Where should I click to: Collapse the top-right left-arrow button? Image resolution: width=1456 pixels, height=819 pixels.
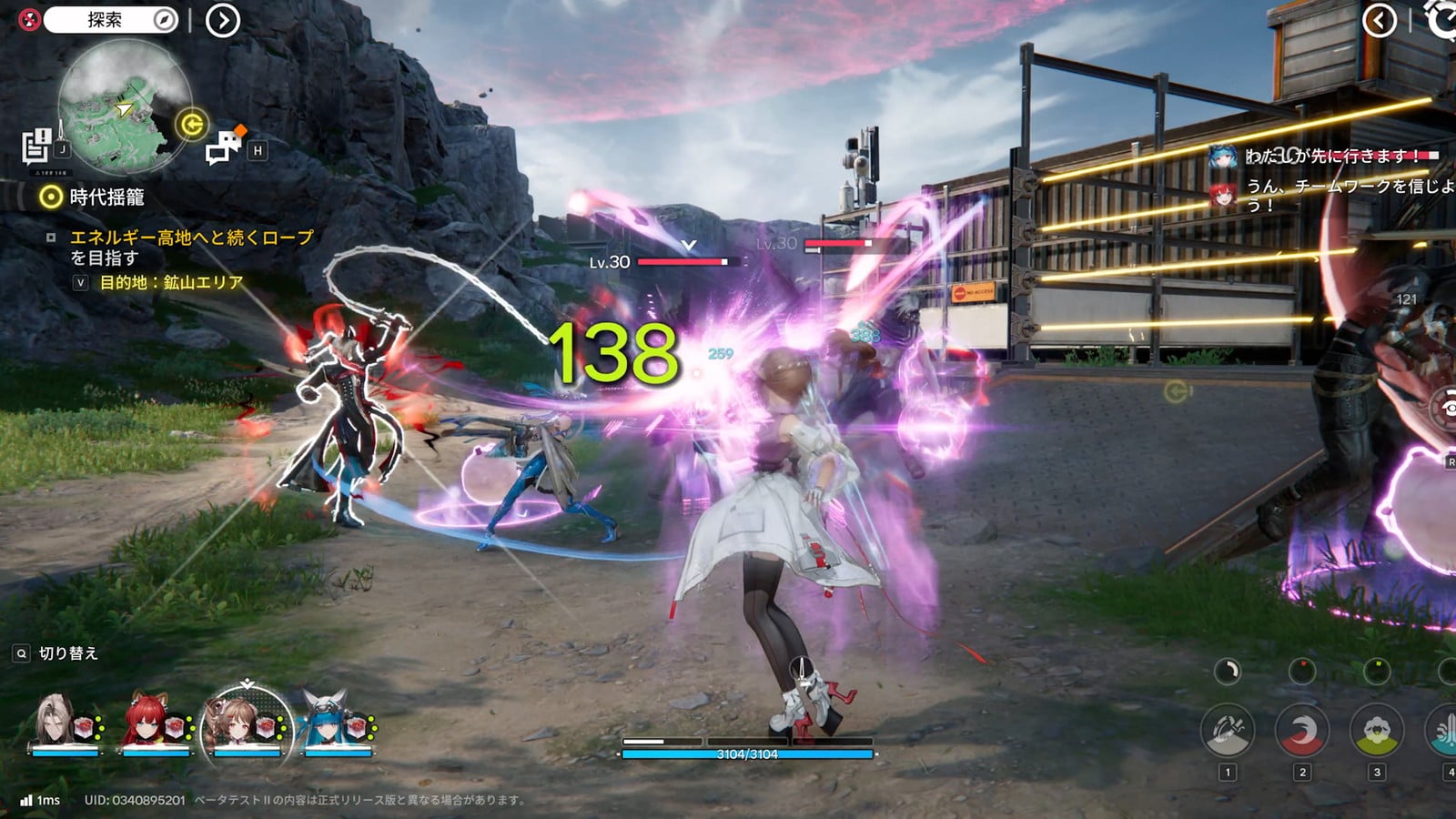point(1380,20)
